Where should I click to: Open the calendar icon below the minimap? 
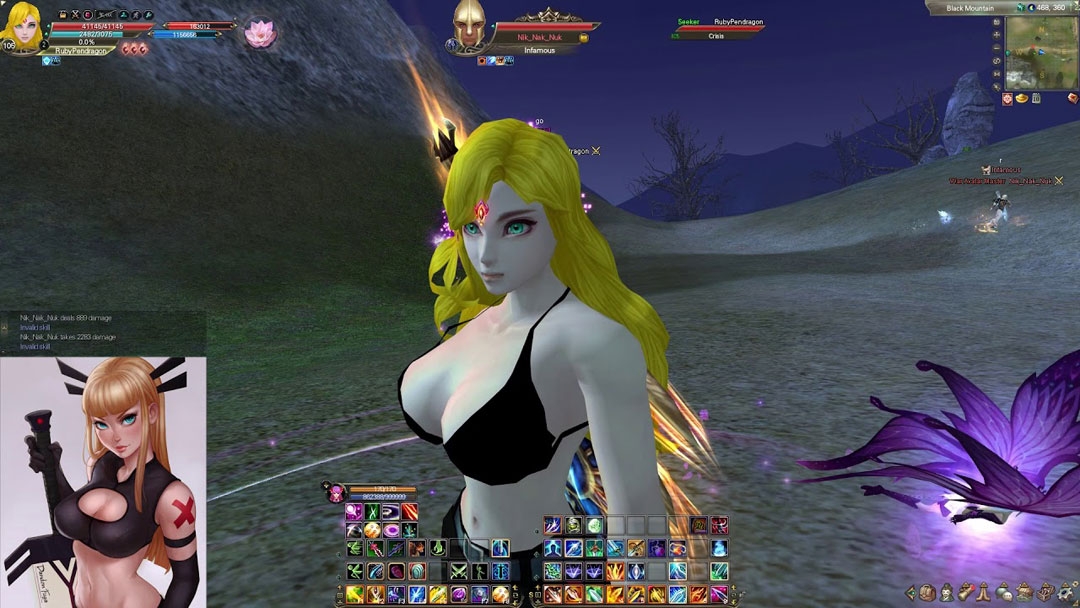point(1036,98)
